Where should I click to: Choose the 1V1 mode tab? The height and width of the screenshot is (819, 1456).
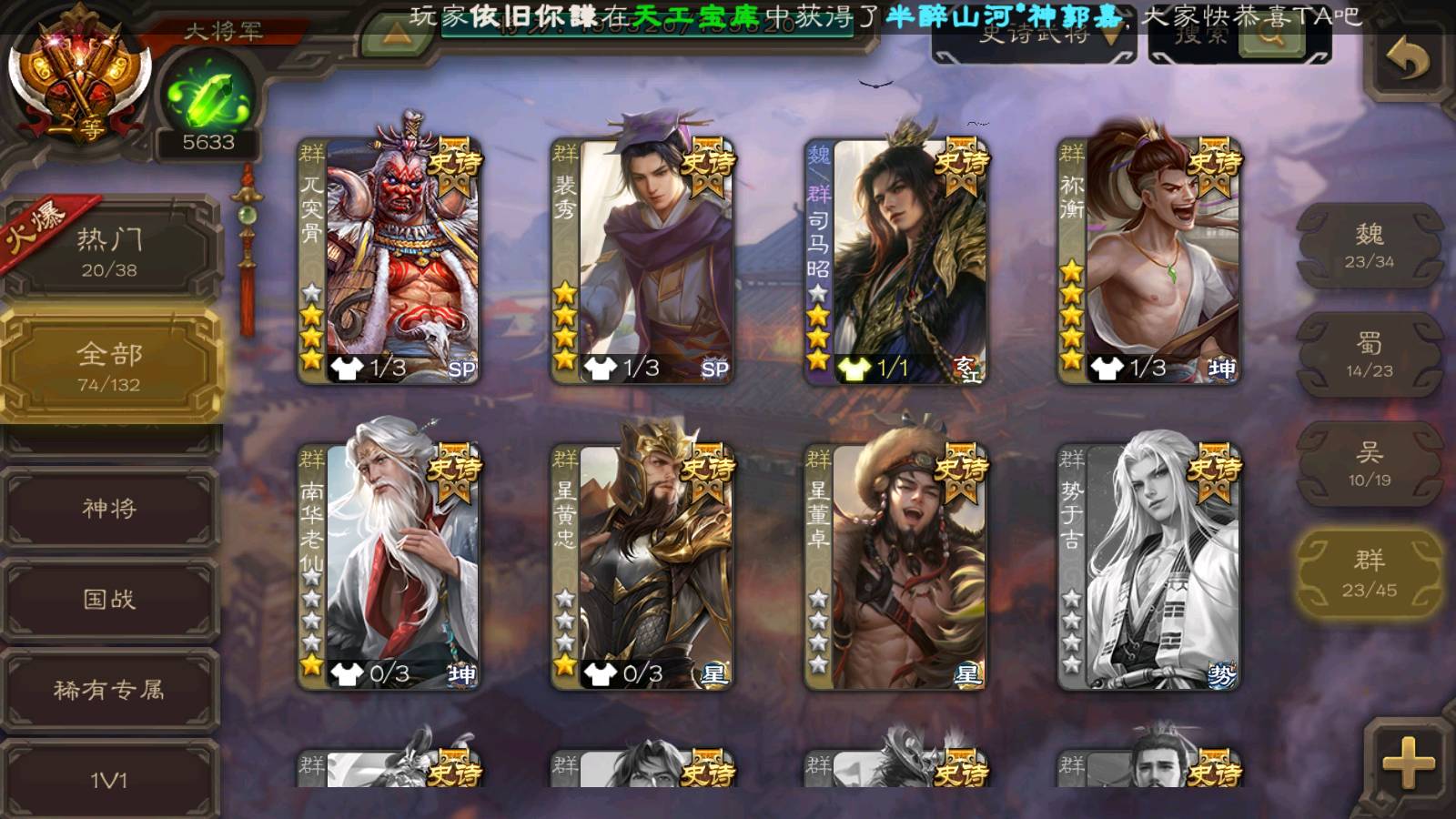(109, 778)
